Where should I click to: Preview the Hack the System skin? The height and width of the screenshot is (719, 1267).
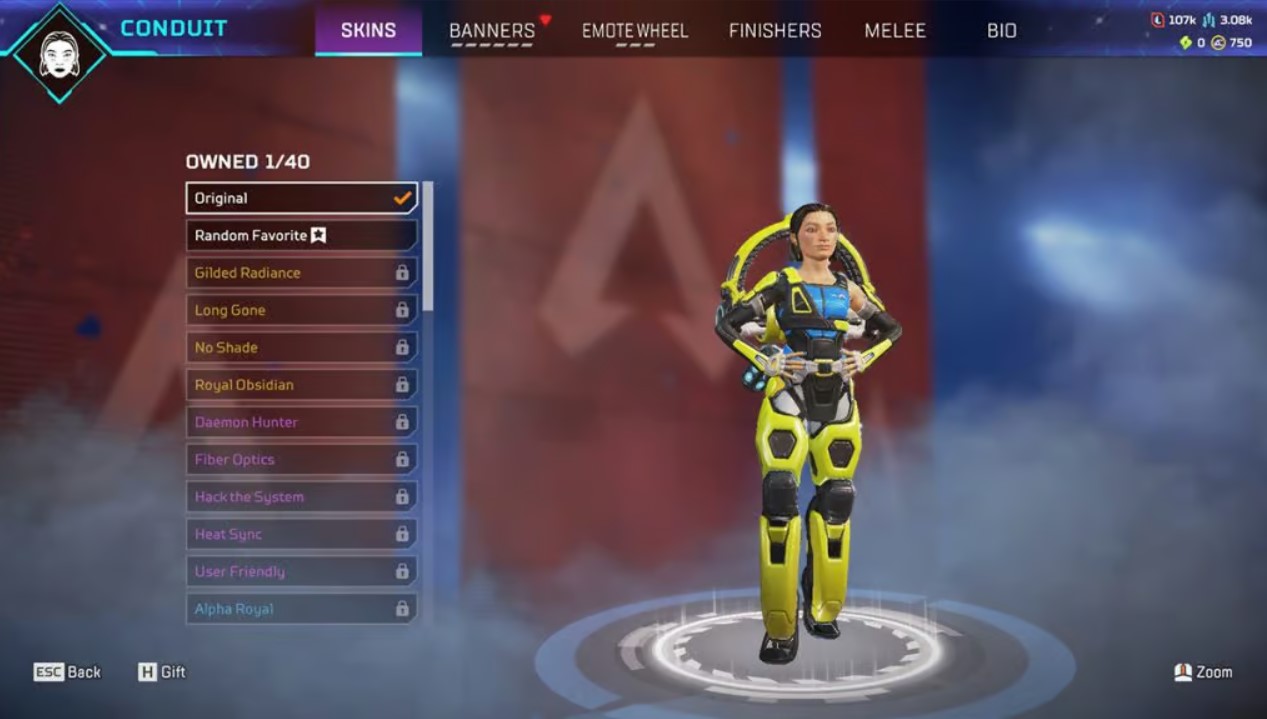click(301, 497)
